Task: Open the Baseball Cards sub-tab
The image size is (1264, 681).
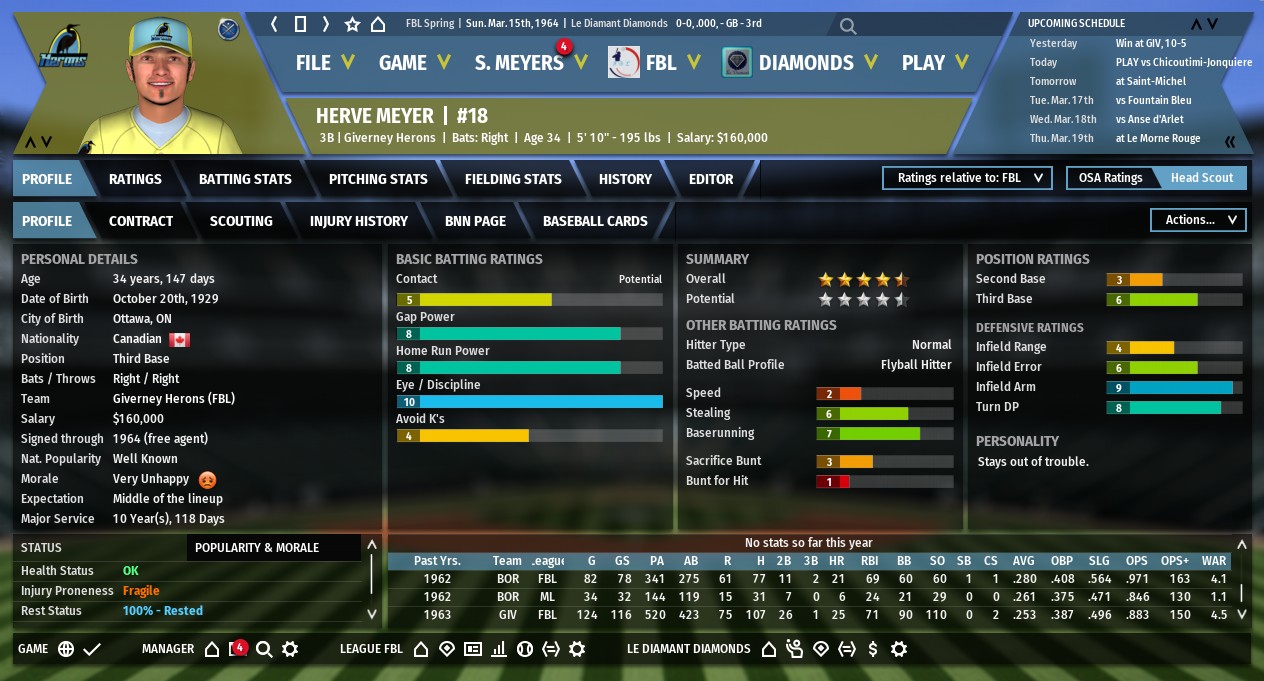Action: coord(595,221)
